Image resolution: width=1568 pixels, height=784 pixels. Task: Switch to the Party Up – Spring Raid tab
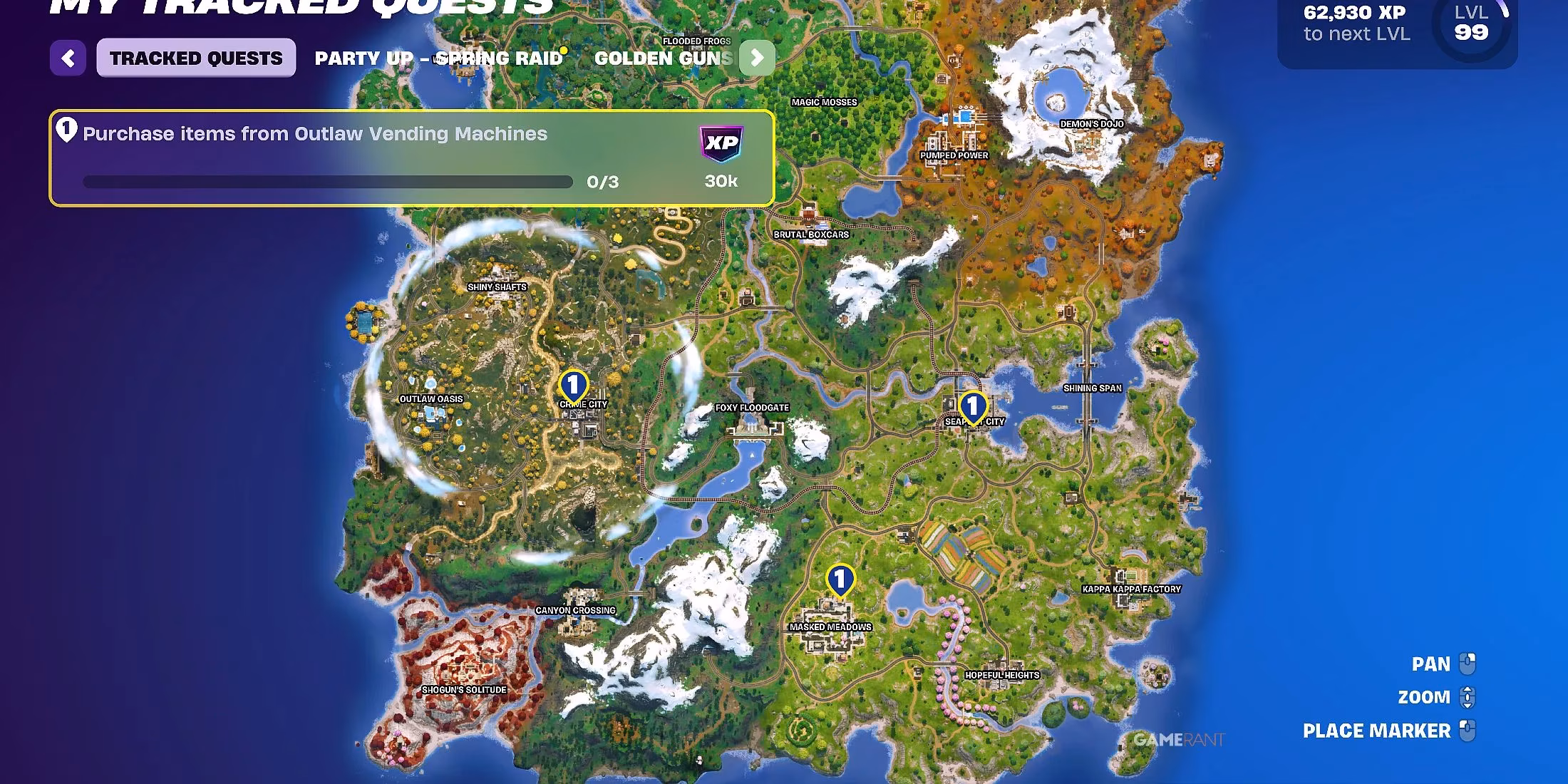[x=438, y=58]
